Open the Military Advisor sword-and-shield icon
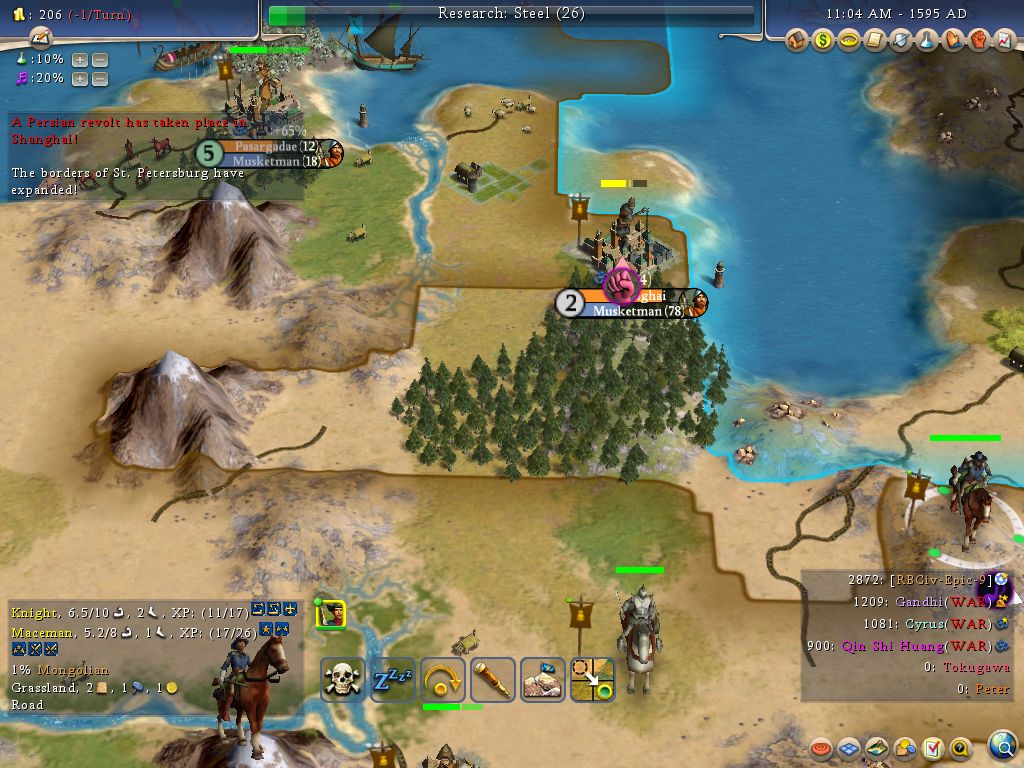 tap(901, 41)
